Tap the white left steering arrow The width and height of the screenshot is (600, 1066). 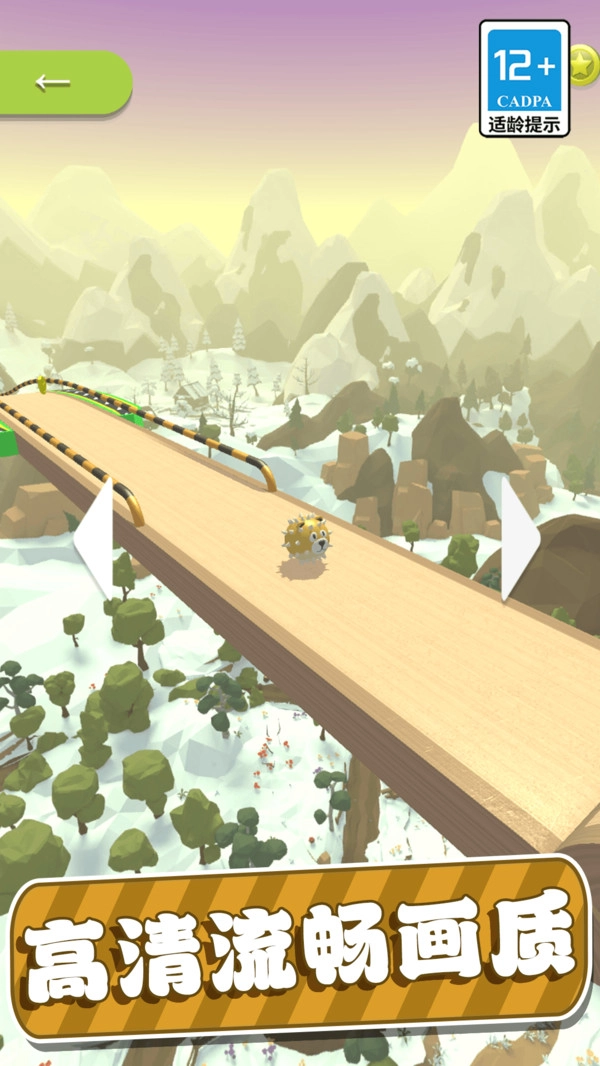[95, 540]
